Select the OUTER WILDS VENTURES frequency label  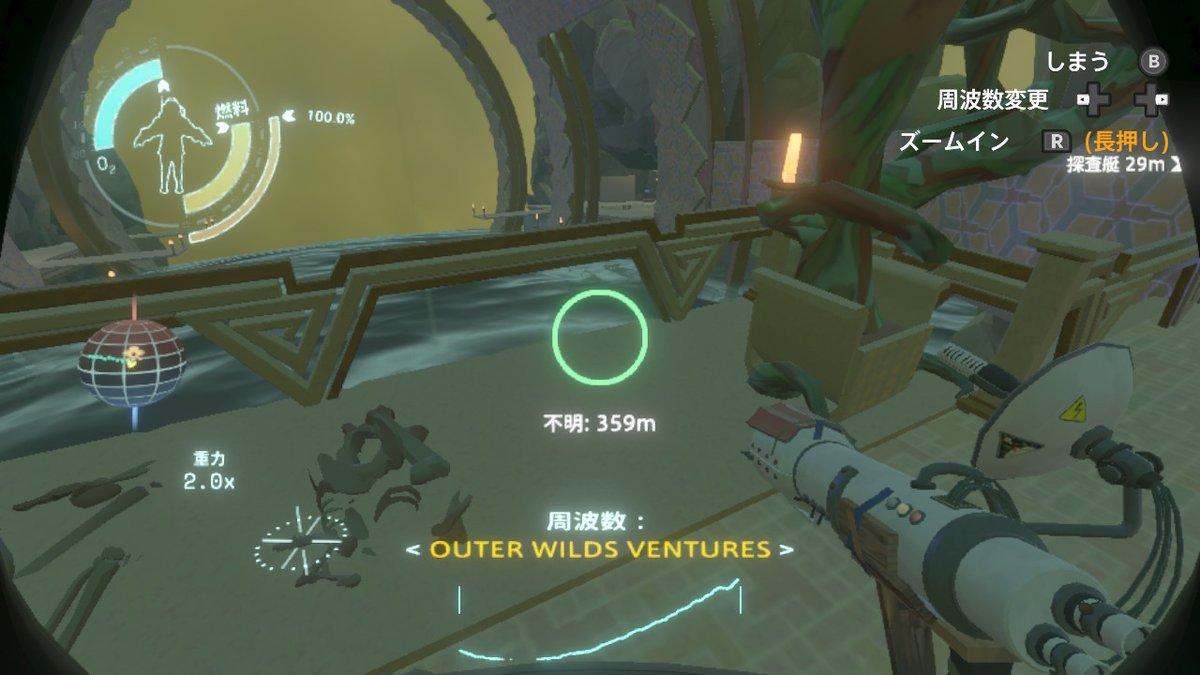point(600,549)
